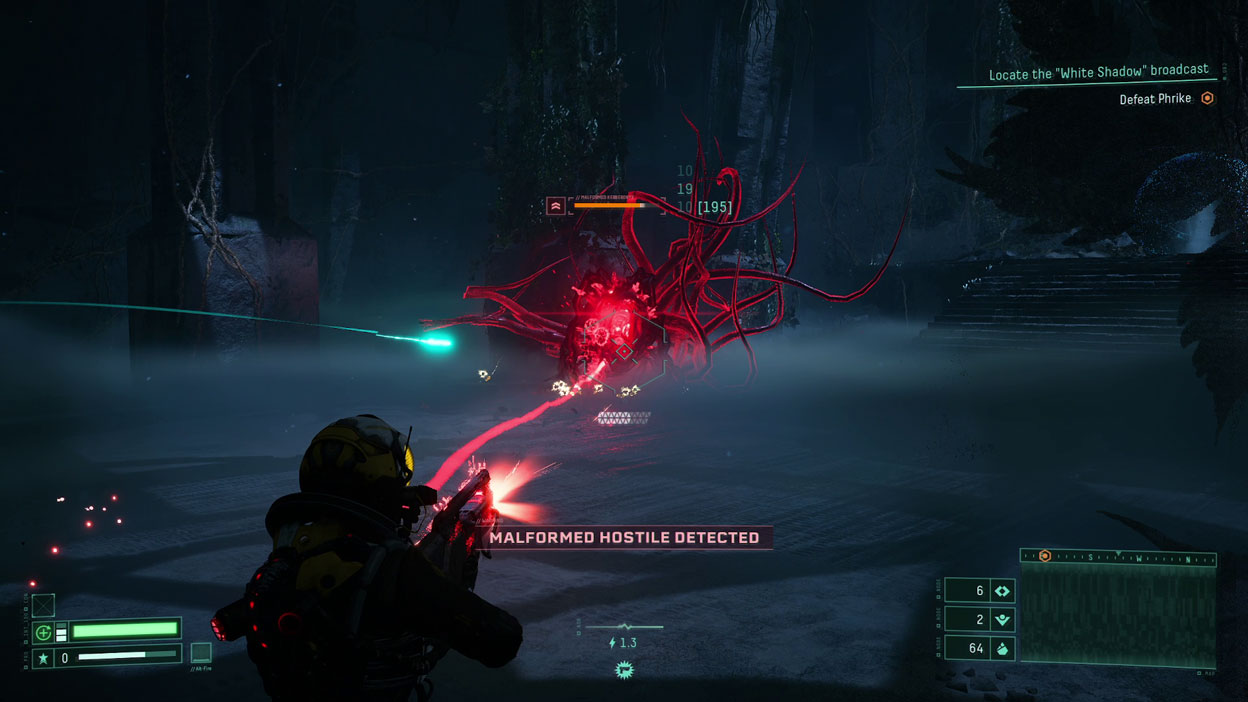This screenshot has height=702, width=1248.
Task: Click the green health cross icon
Action: pyautogui.click(x=43, y=631)
